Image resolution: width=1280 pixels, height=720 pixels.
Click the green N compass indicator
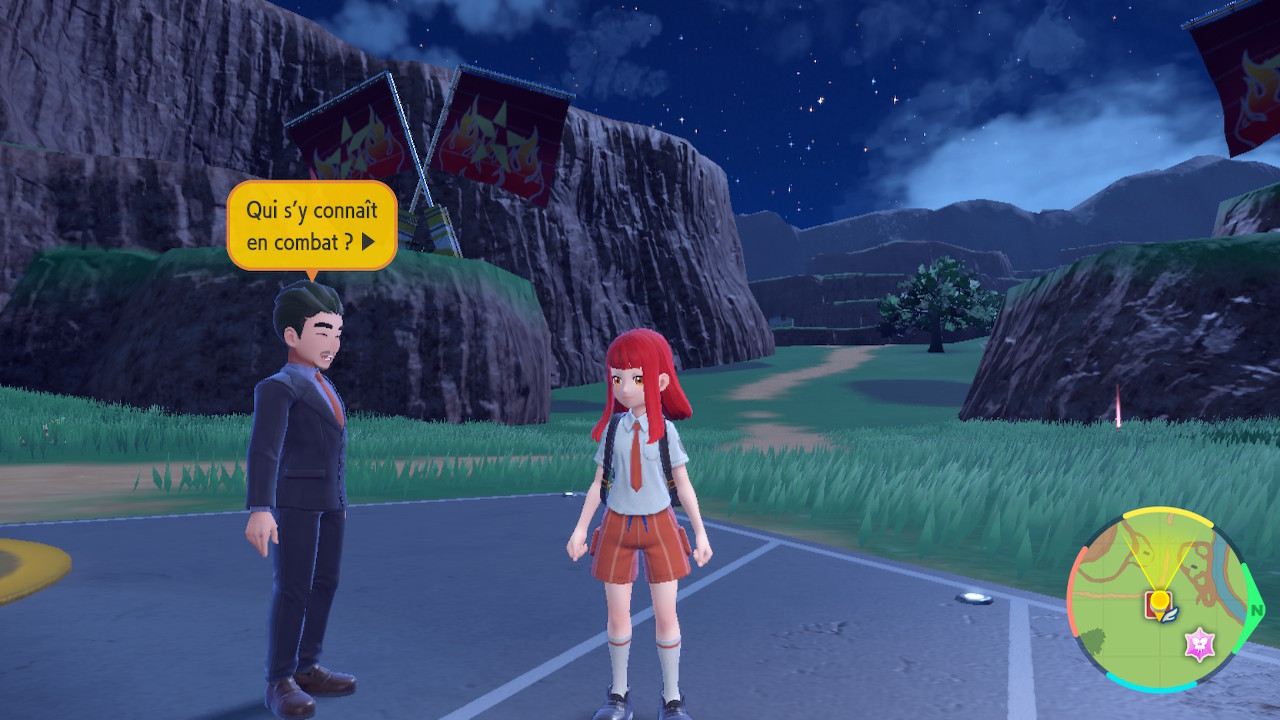1257,608
